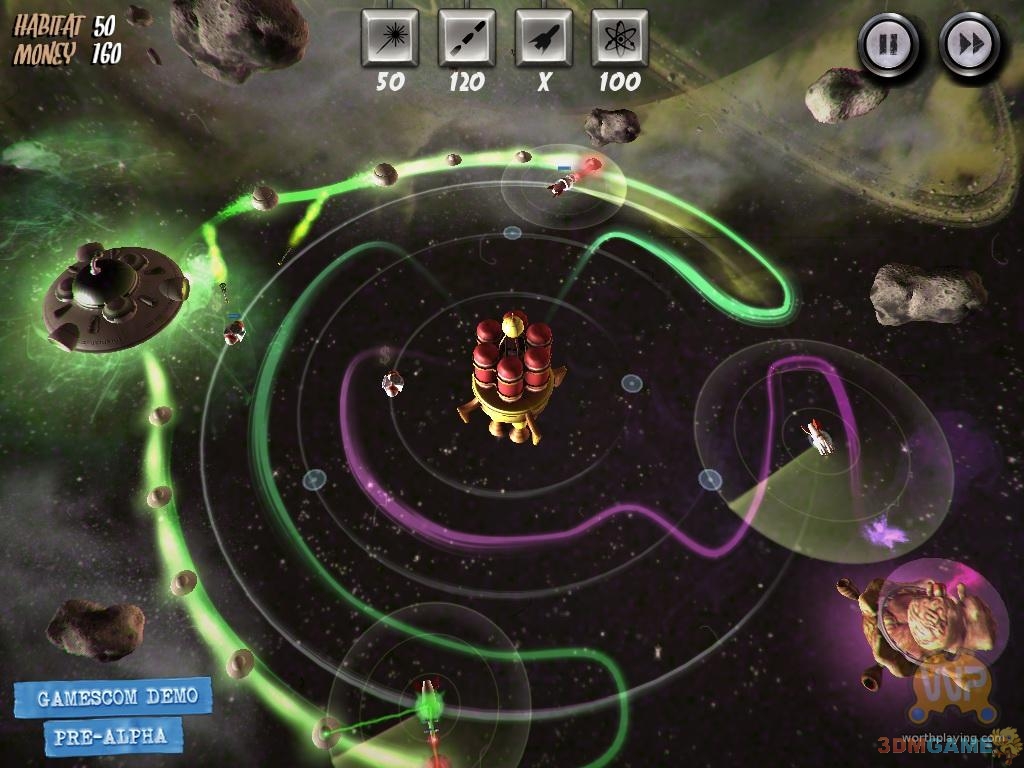Activate the fast-forward button
Screen dimensions: 1024x768
[969, 44]
